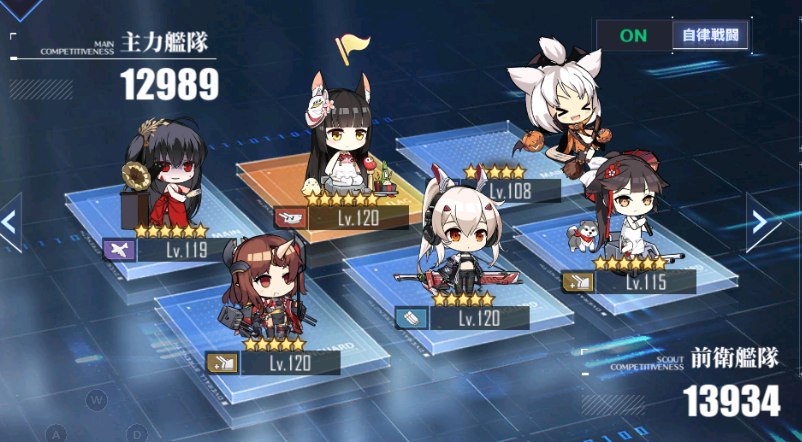The width and height of the screenshot is (802, 442).
Task: Go to the next fleet with right arrow
Action: pyautogui.click(x=766, y=220)
